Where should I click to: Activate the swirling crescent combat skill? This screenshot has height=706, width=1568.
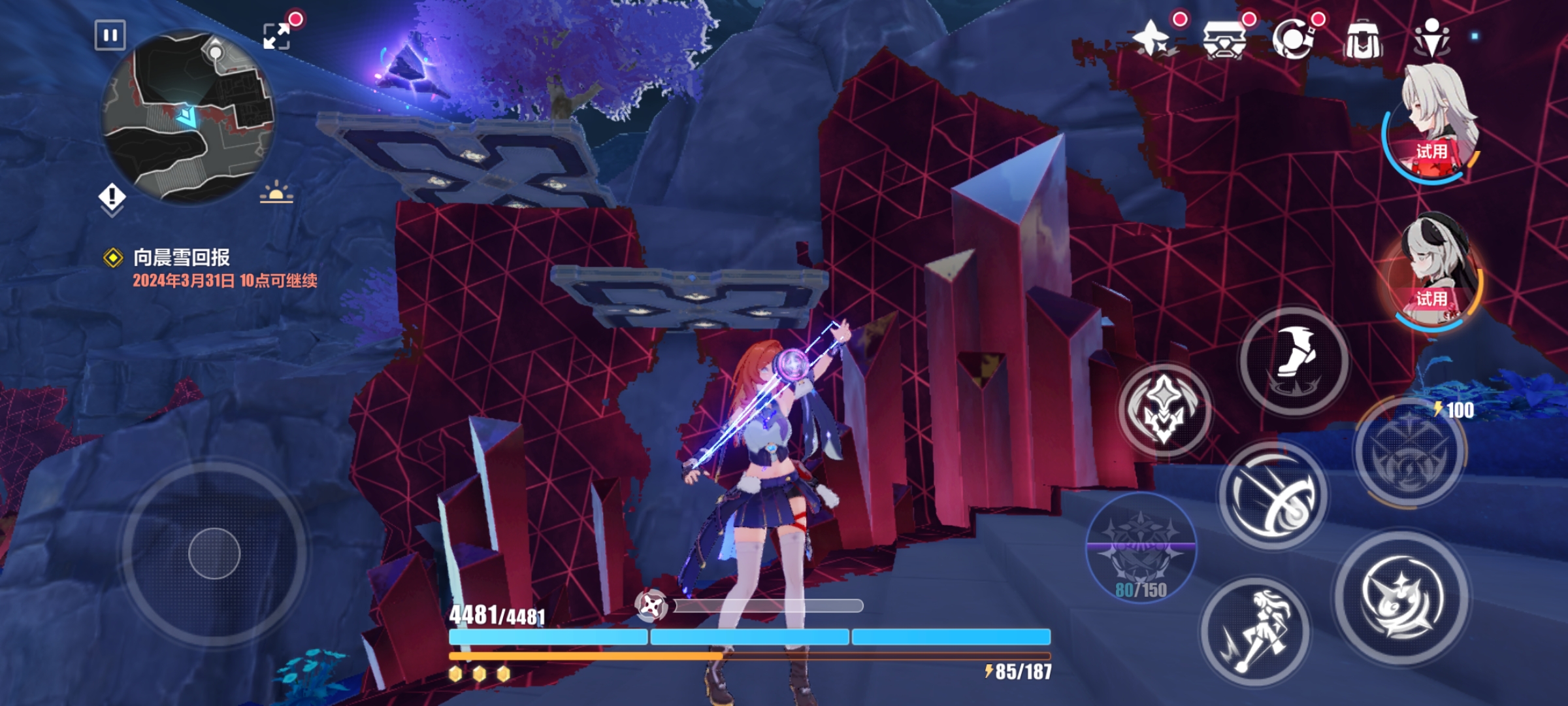point(1401,597)
